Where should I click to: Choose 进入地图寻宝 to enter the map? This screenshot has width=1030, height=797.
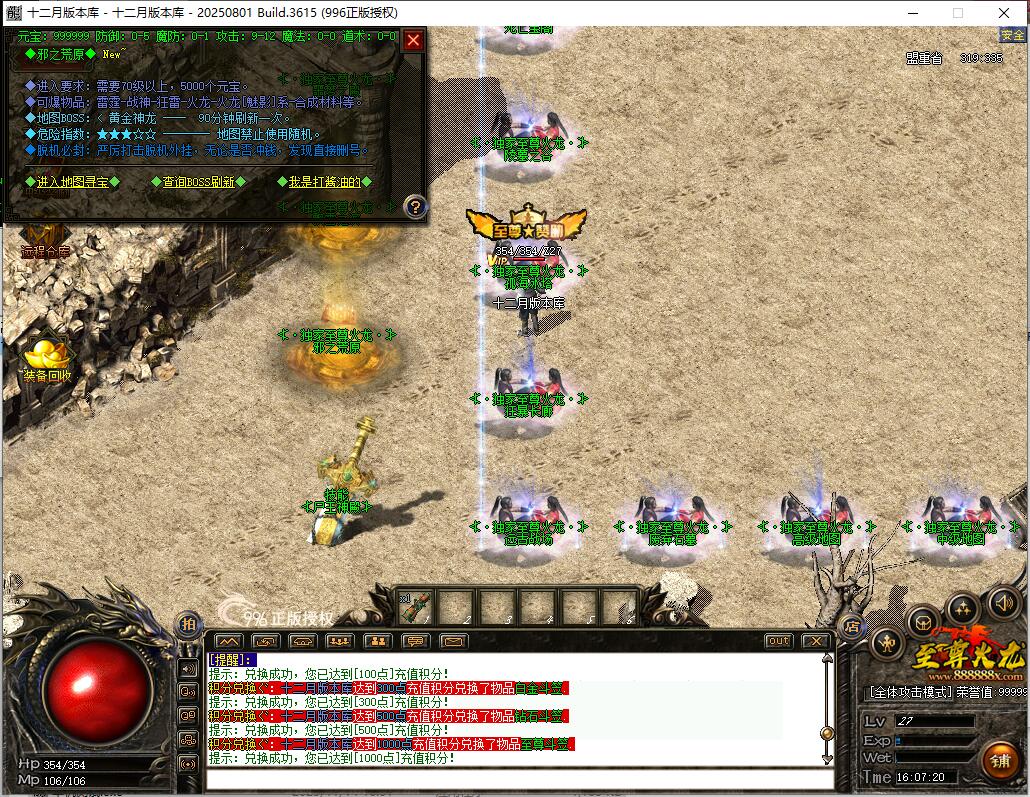point(72,182)
